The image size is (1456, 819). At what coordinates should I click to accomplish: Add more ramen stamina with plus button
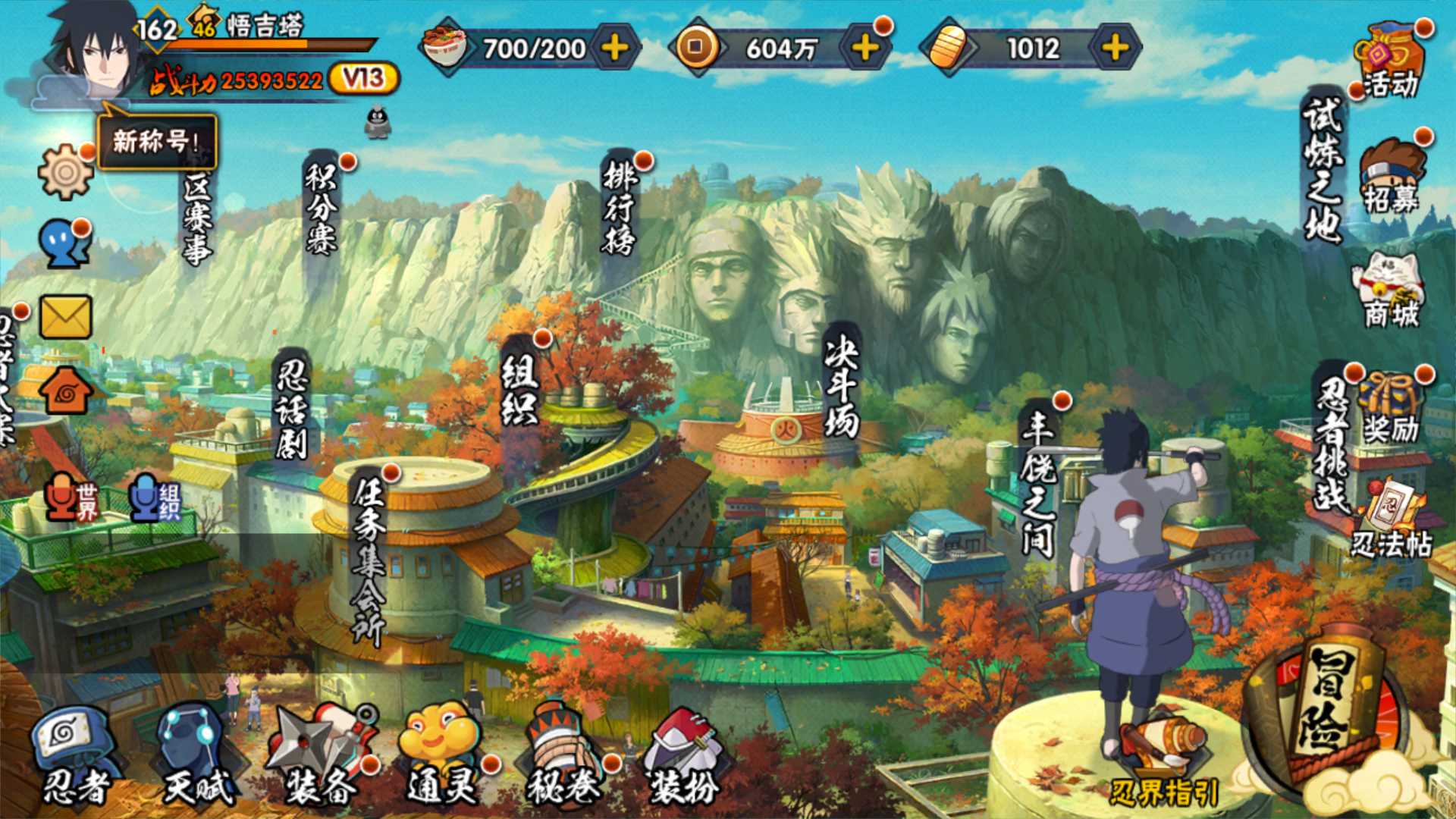pos(615,49)
